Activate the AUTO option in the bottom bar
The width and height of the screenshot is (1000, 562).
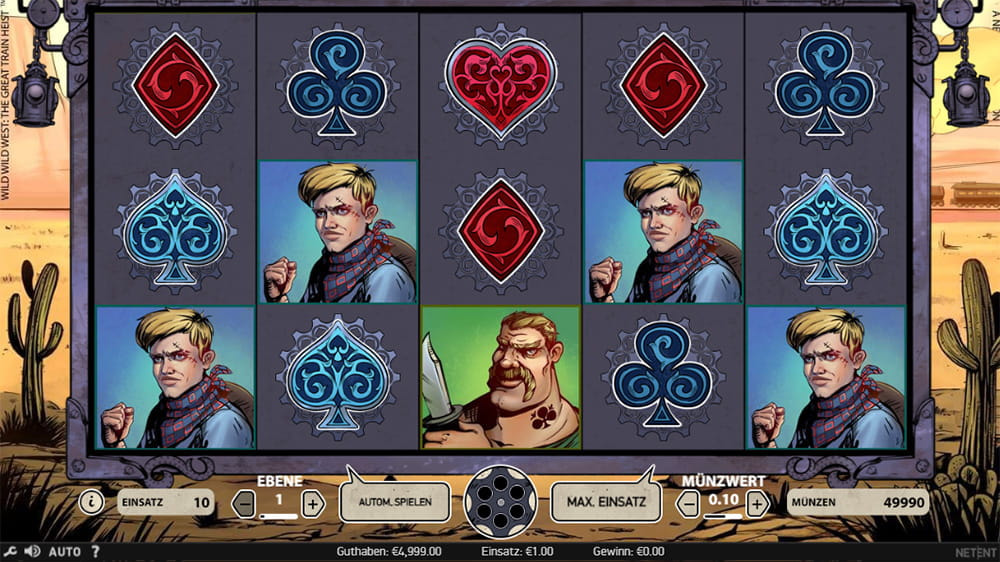(x=65, y=551)
